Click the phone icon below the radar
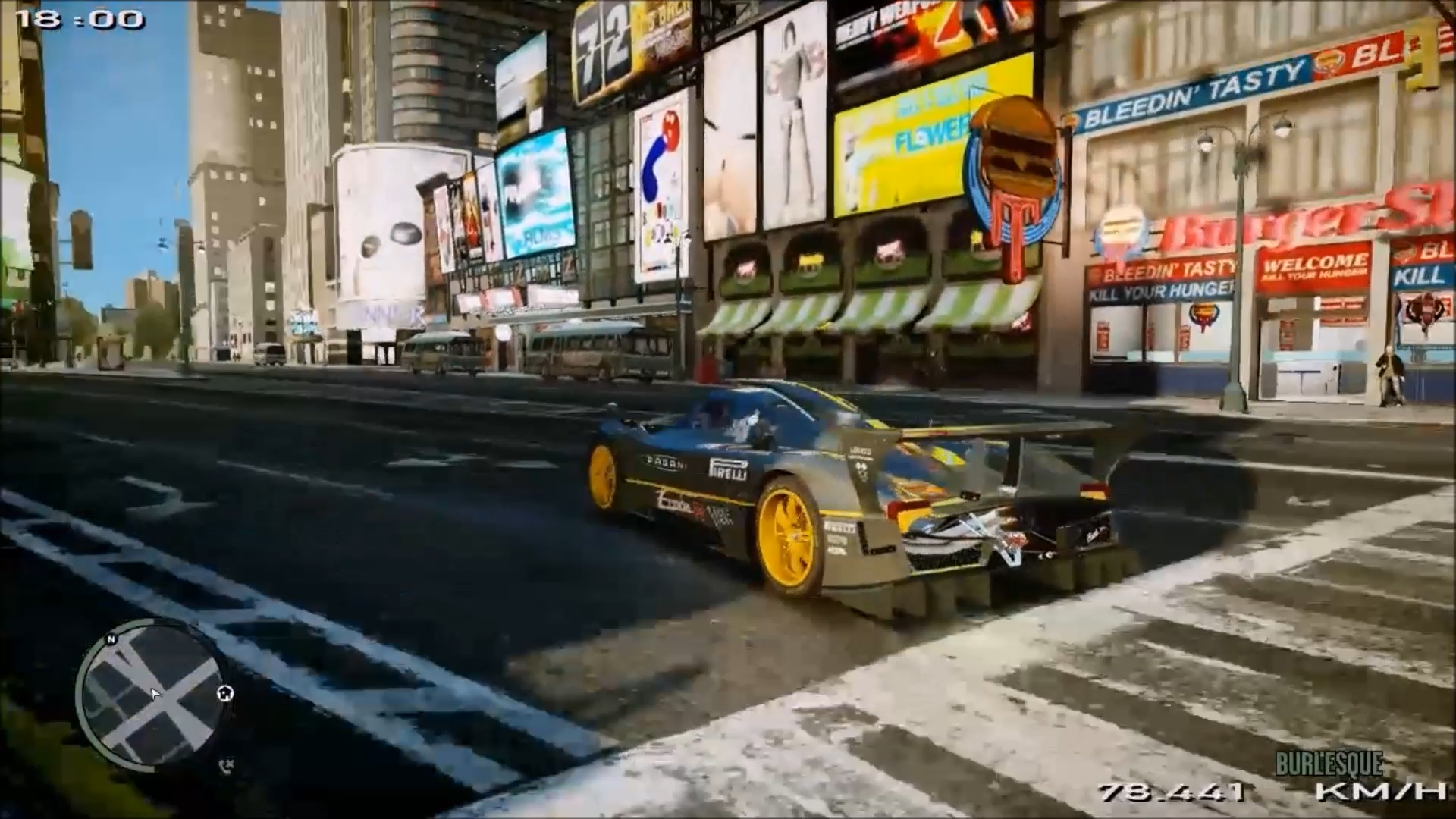Screen dimensions: 1456x819 click(x=225, y=766)
